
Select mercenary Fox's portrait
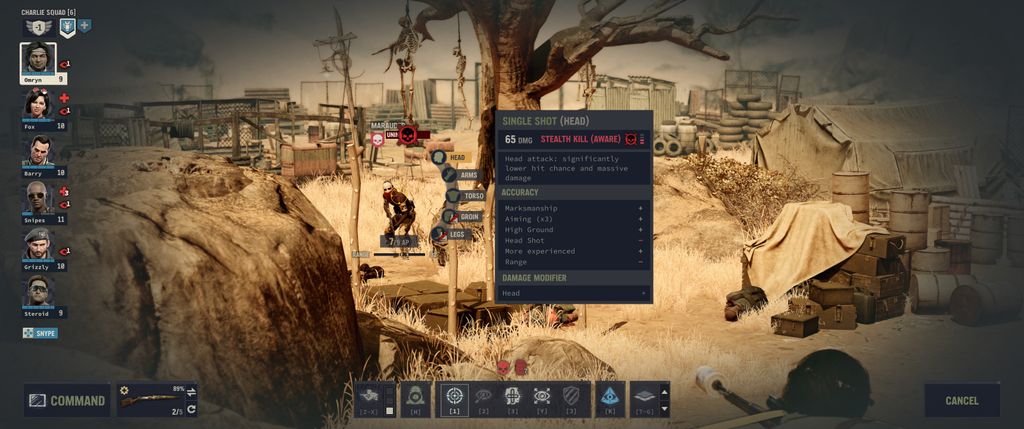coord(37,105)
